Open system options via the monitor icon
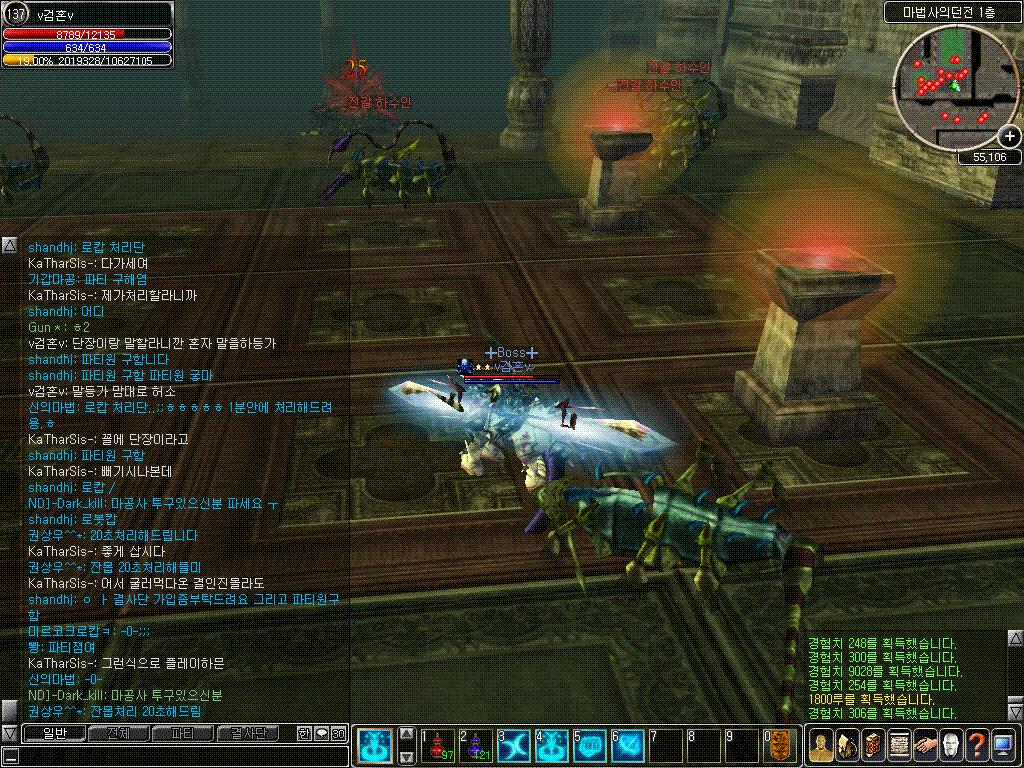 (1003, 746)
